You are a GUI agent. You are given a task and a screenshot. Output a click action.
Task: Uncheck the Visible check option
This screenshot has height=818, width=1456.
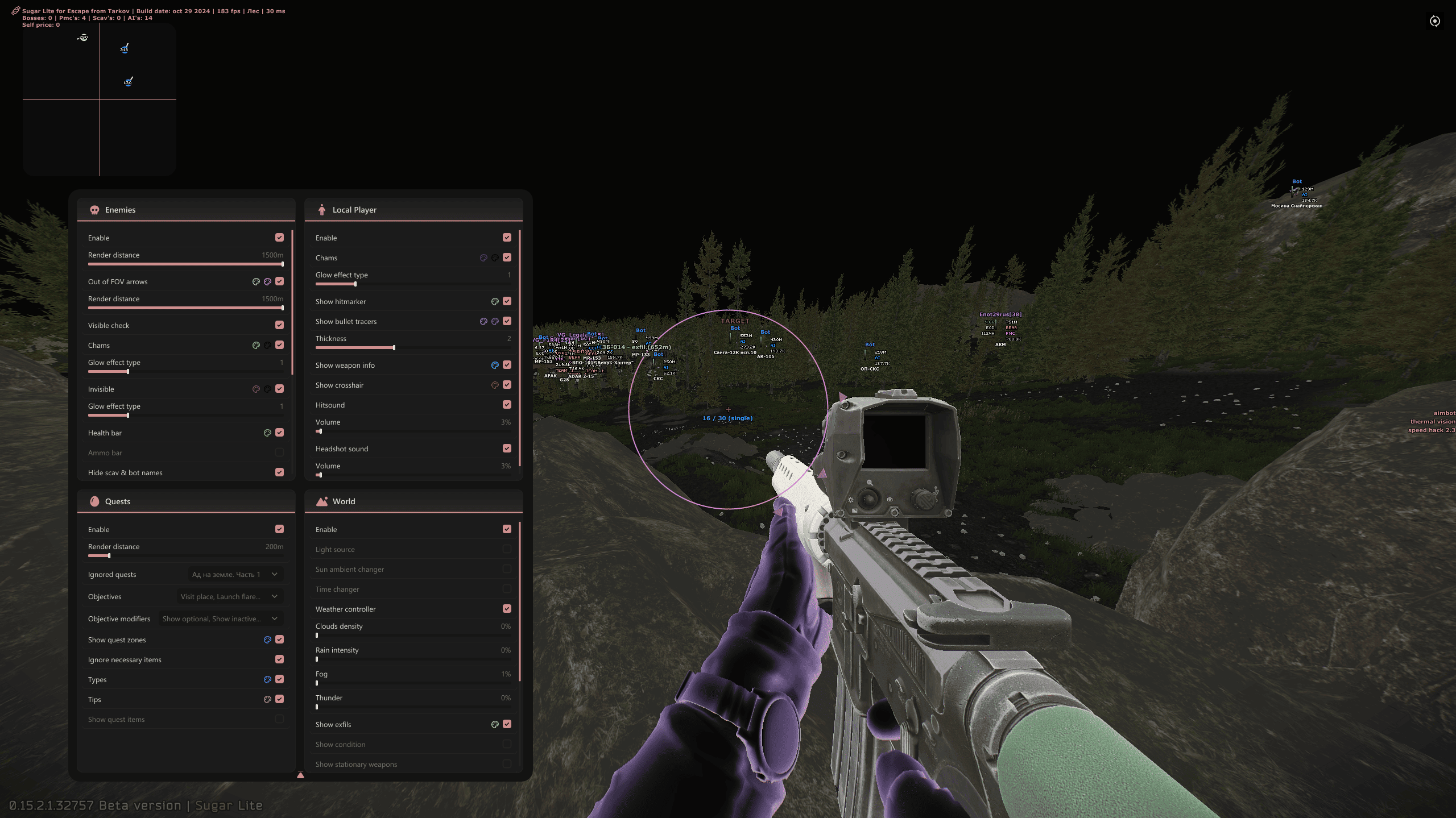pyautogui.click(x=279, y=325)
